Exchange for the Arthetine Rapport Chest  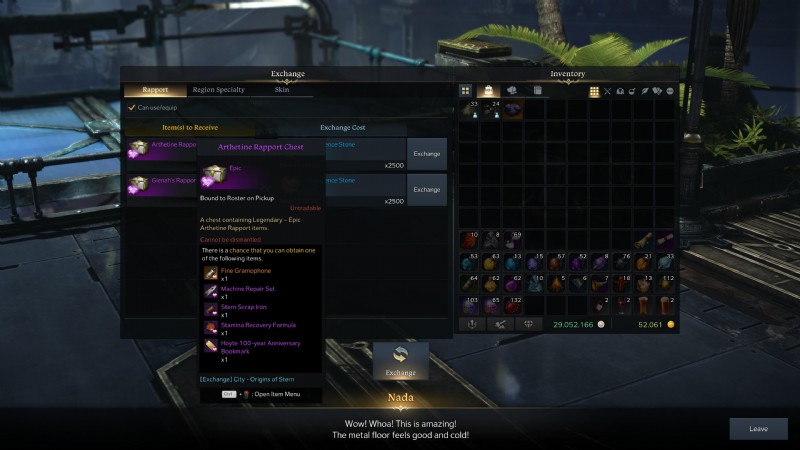pyautogui.click(x=427, y=154)
